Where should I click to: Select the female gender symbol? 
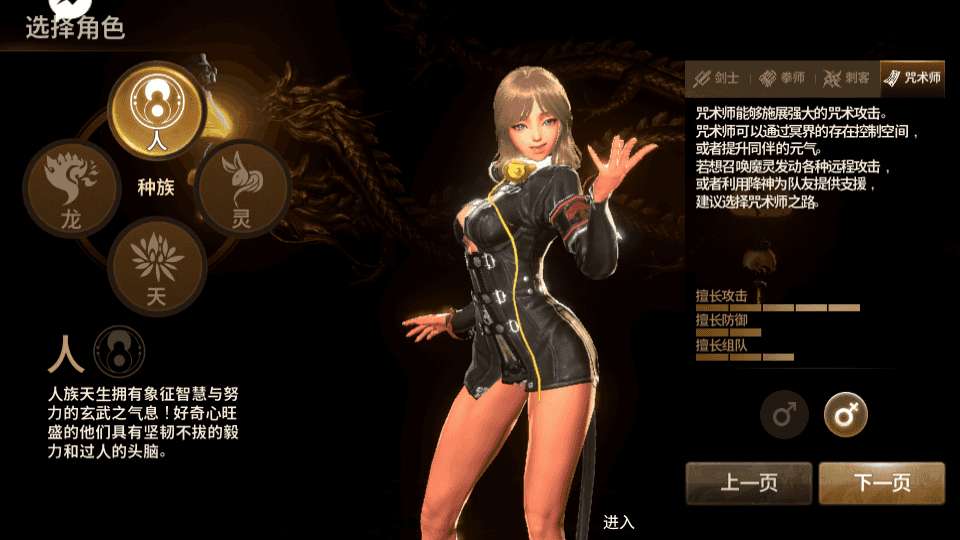[846, 414]
